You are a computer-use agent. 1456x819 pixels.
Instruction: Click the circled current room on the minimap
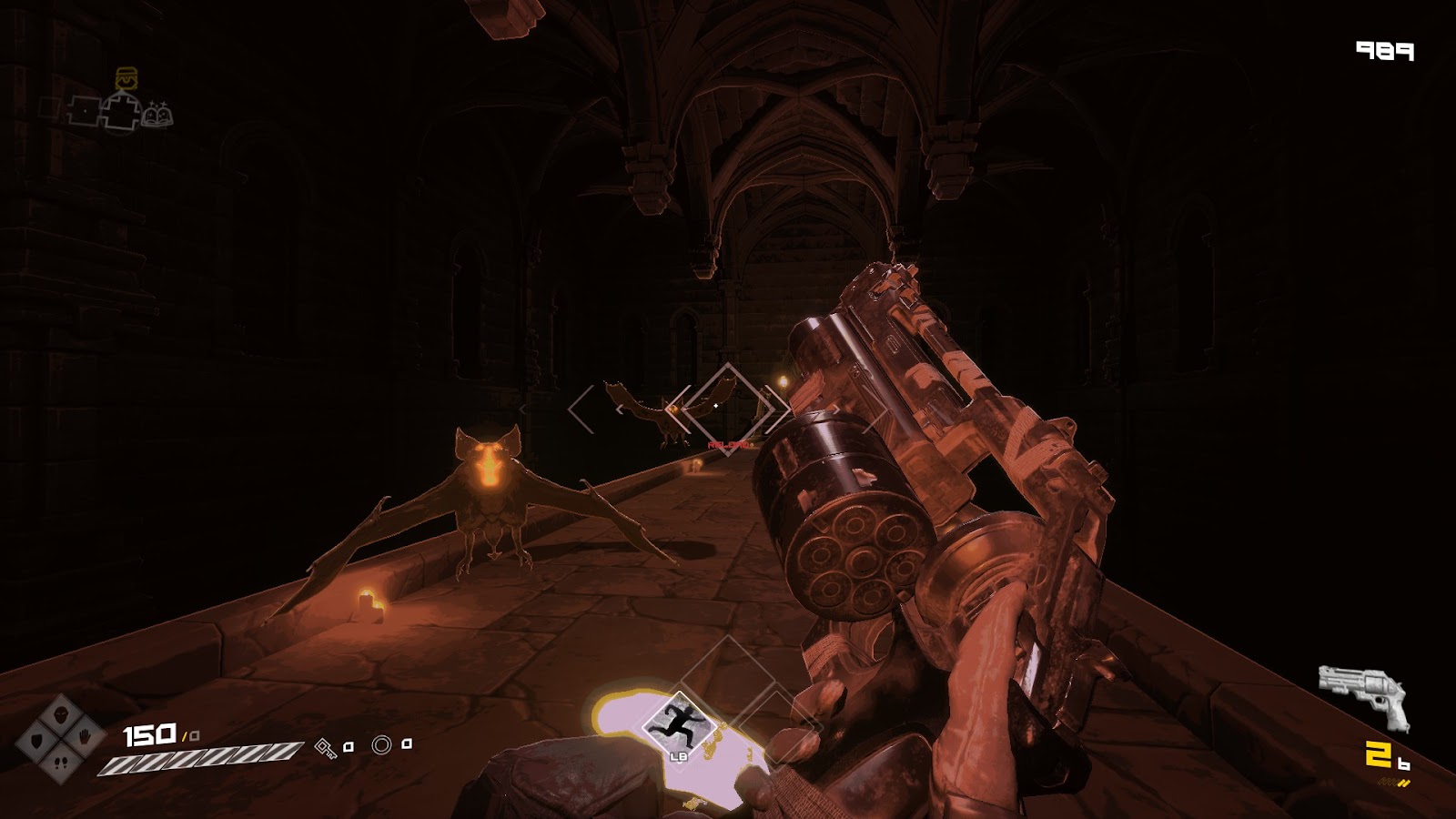coord(122,112)
